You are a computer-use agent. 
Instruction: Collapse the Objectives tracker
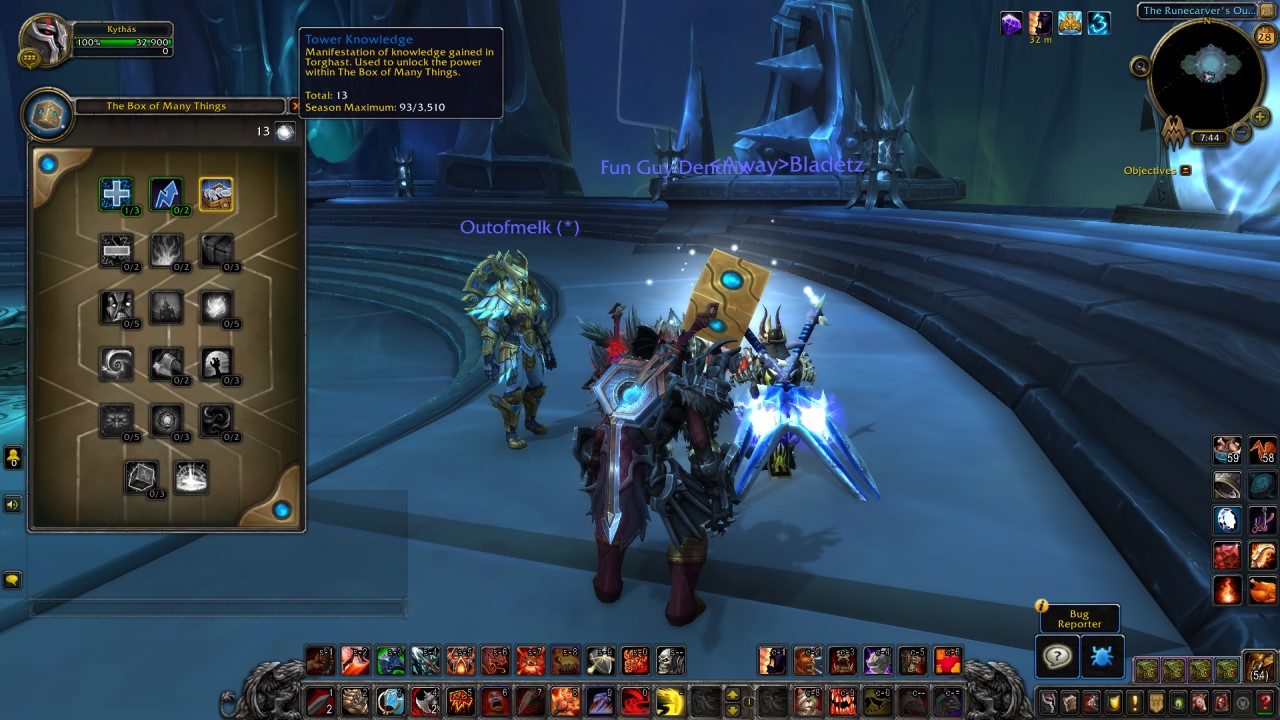tap(1185, 170)
